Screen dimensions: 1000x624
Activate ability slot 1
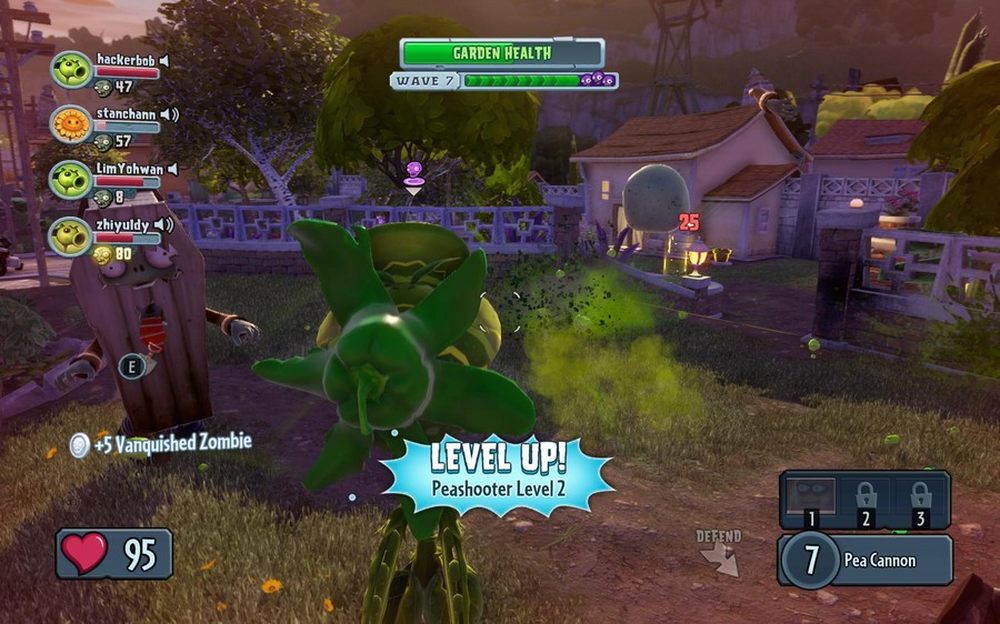coord(808,498)
